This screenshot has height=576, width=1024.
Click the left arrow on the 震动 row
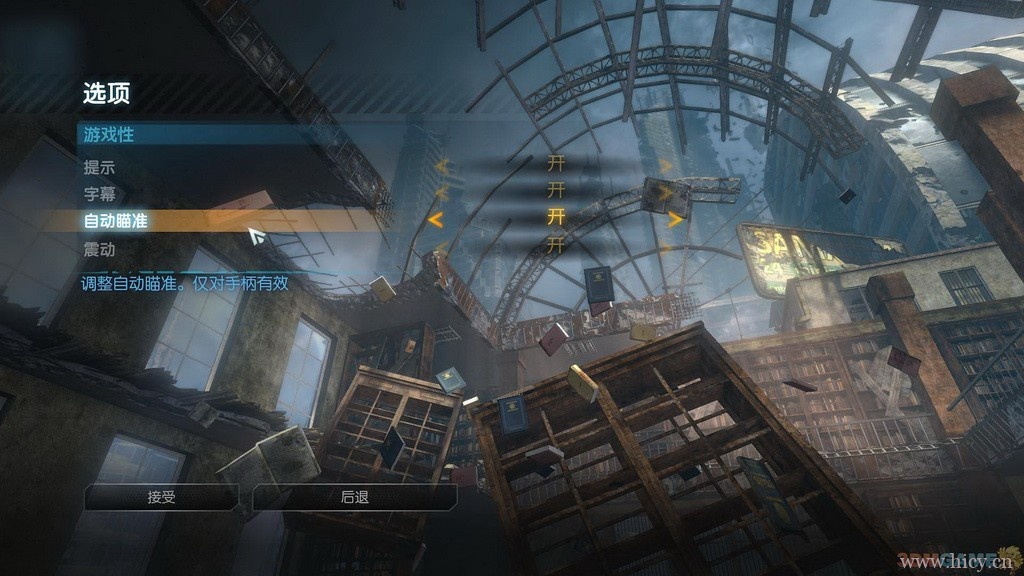[441, 246]
